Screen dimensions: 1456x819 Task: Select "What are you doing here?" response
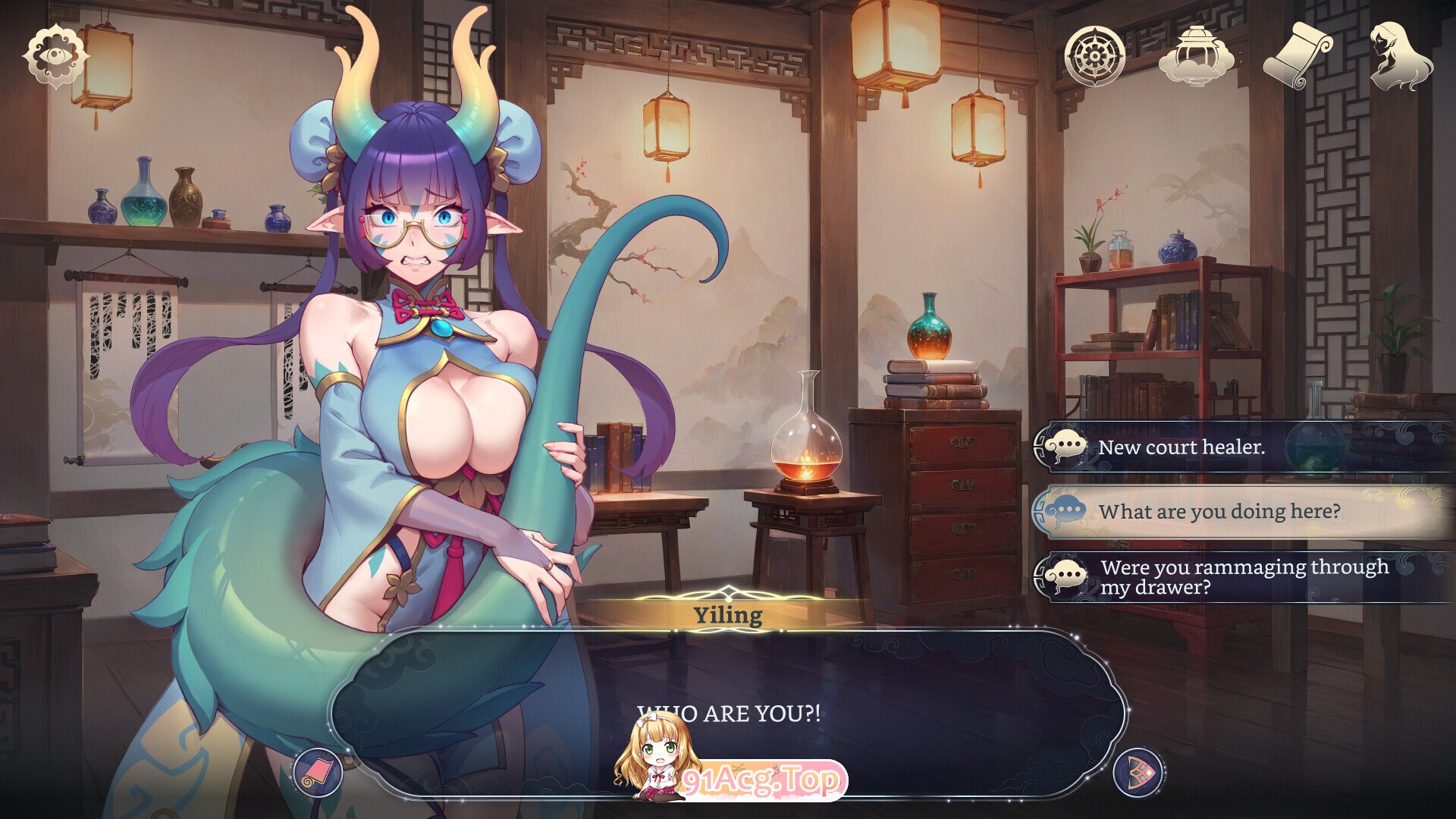click(x=1244, y=512)
